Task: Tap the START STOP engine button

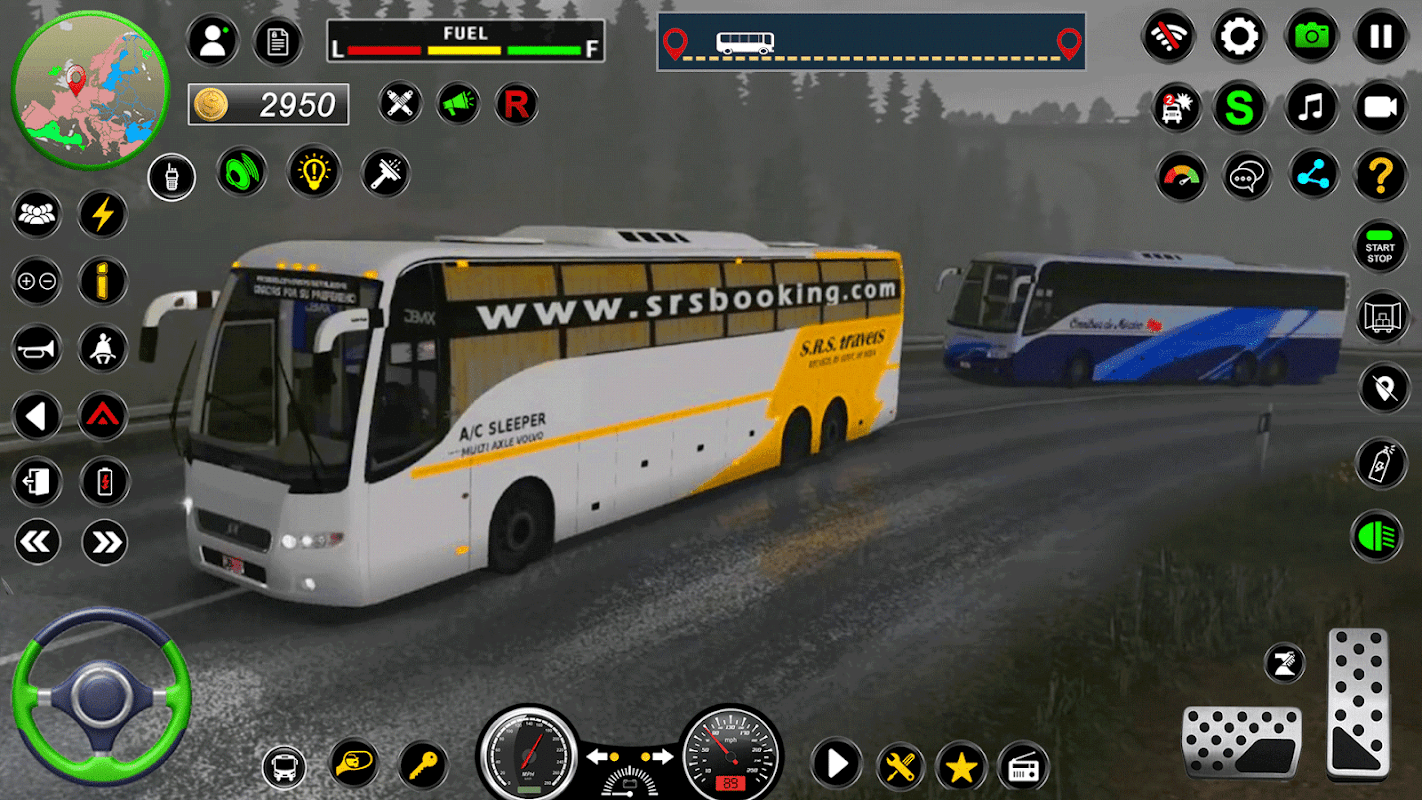Action: point(1380,247)
